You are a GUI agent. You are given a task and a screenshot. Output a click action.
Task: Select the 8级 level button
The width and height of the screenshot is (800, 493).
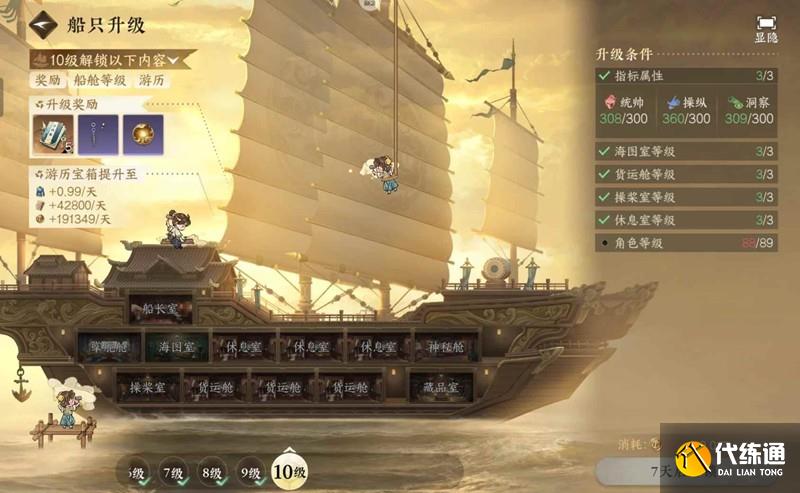(211, 471)
